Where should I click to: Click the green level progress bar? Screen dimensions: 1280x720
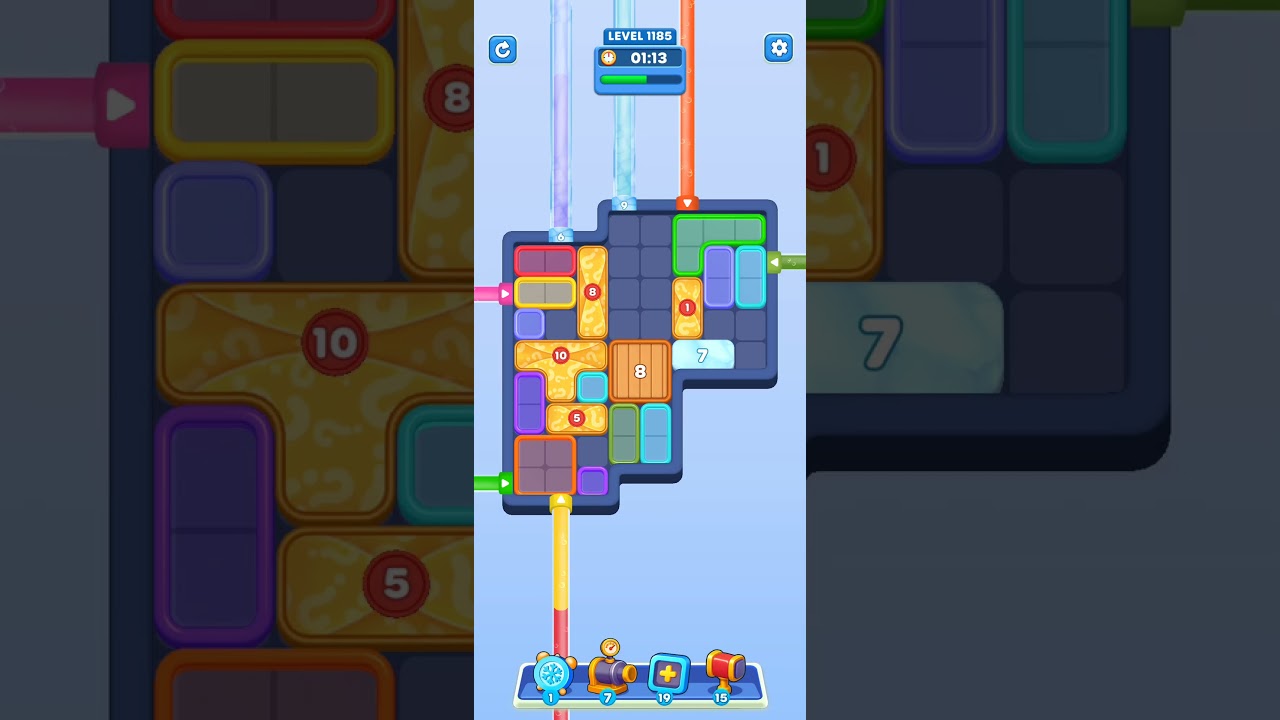pos(640,78)
